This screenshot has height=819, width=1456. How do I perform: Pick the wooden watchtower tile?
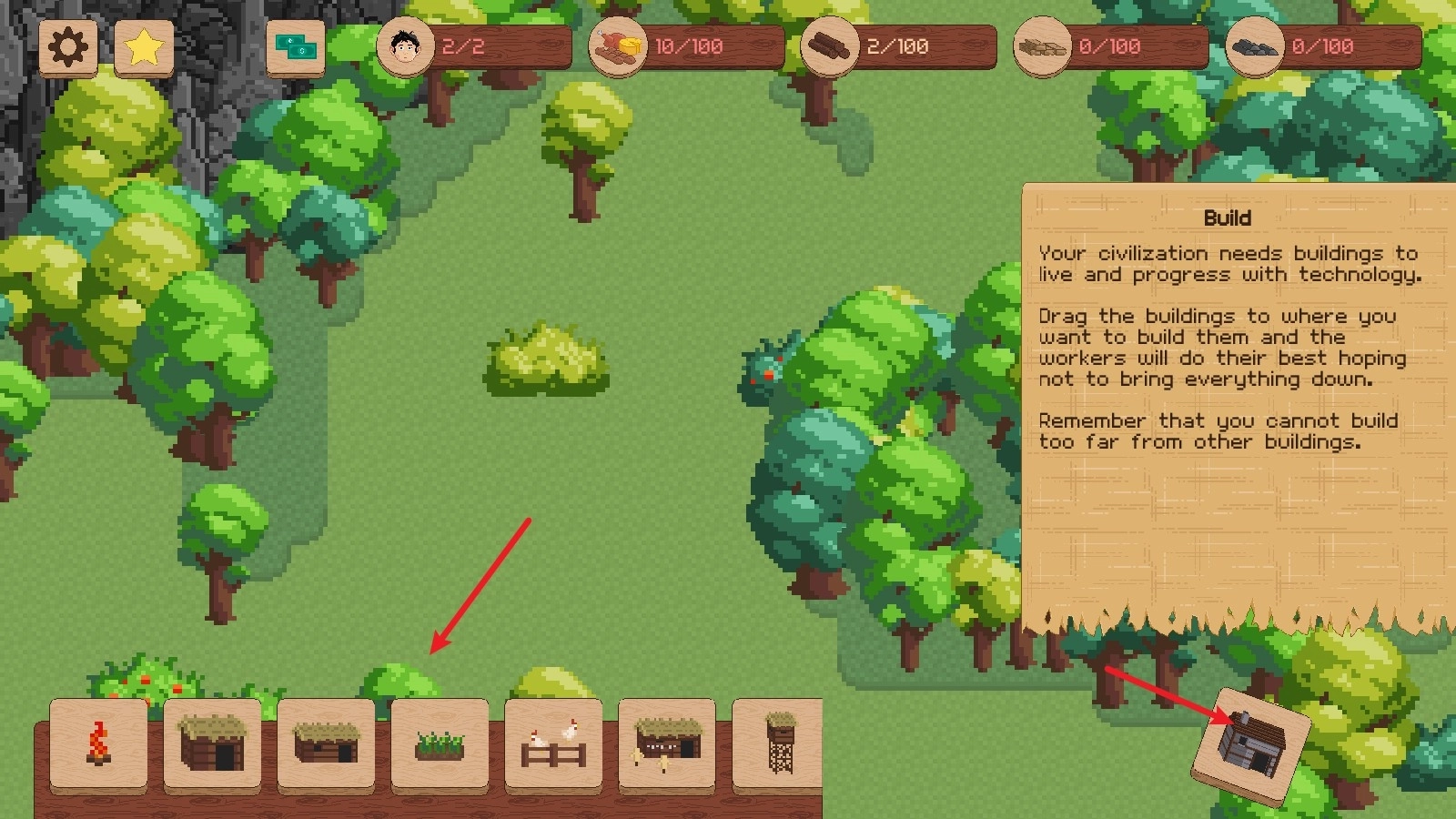779,744
